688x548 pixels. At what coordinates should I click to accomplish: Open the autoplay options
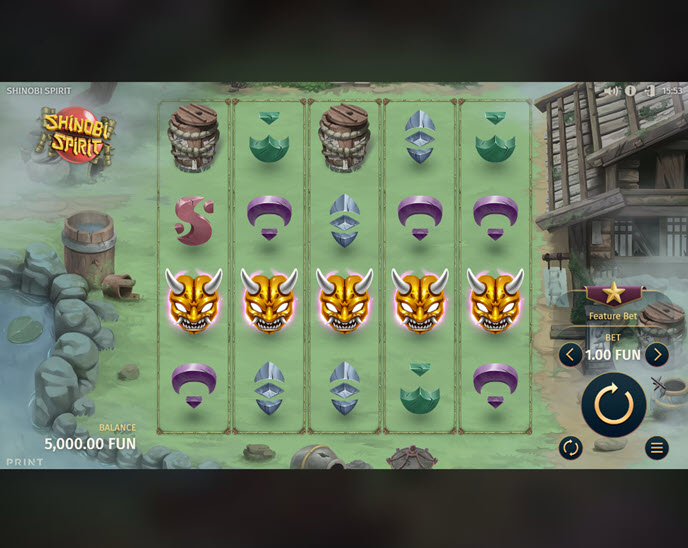(570, 447)
